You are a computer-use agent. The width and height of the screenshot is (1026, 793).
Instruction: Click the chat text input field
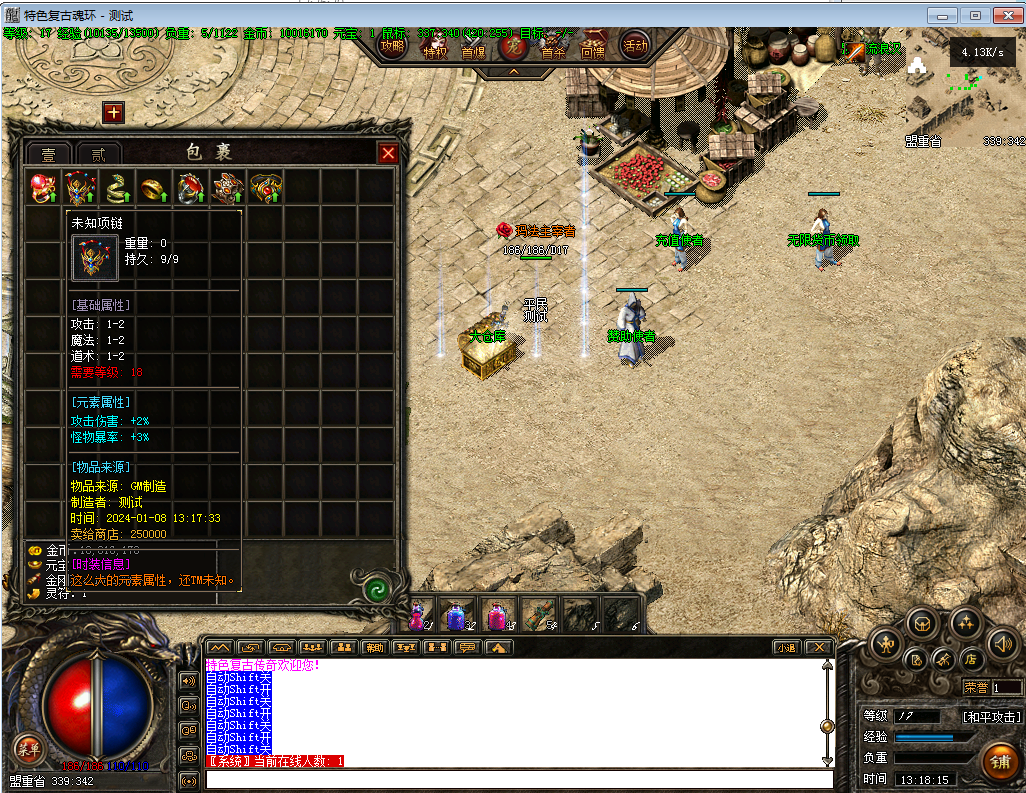pos(518,780)
